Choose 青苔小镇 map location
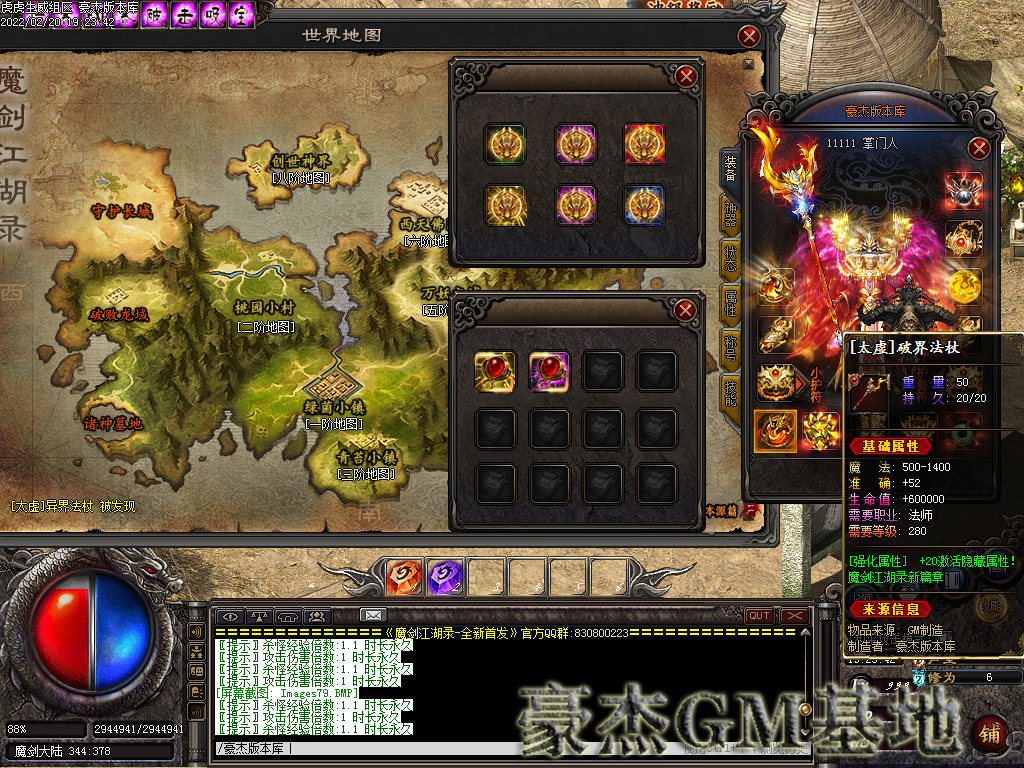The width and height of the screenshot is (1024, 768). pyautogui.click(x=367, y=457)
